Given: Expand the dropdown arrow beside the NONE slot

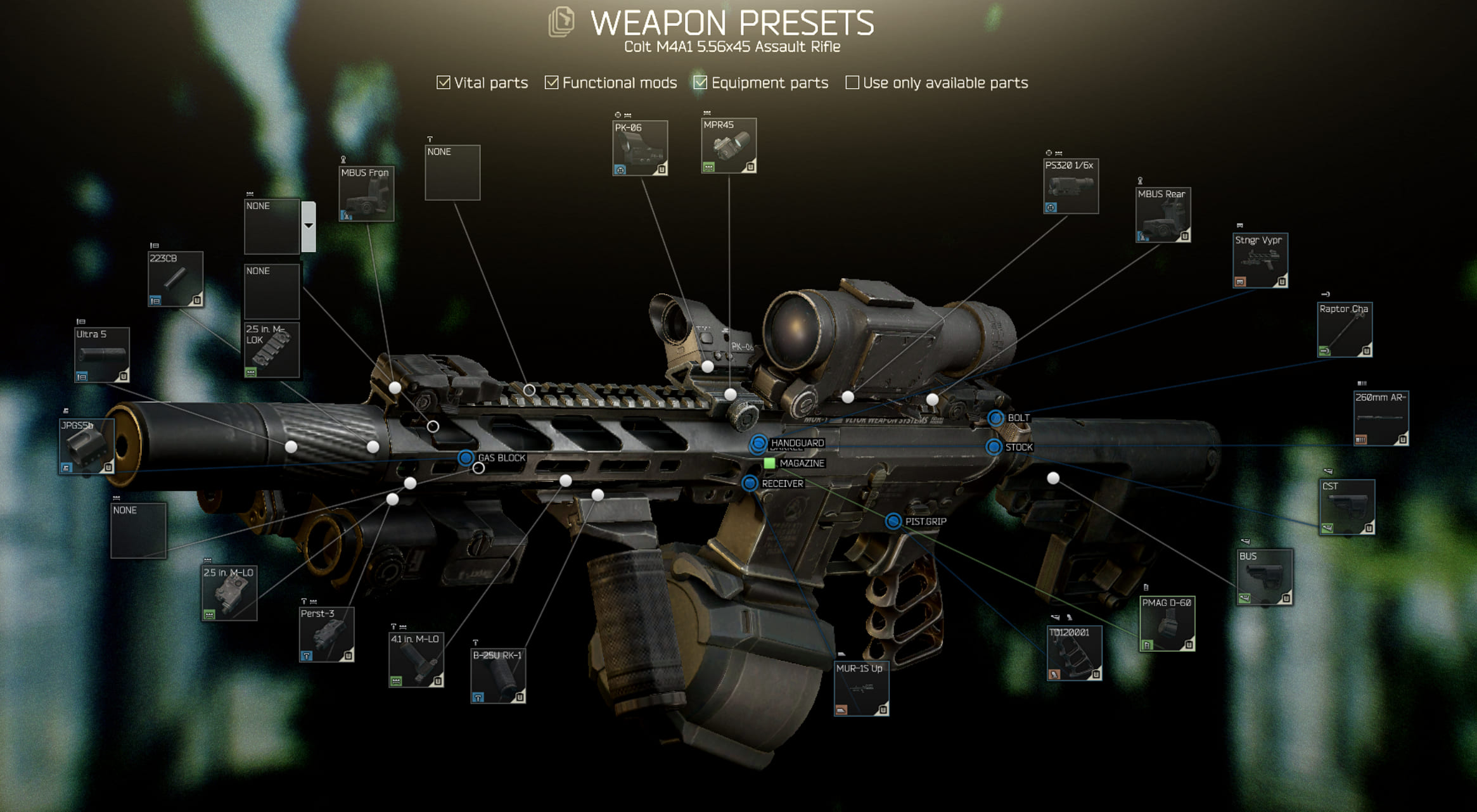Looking at the screenshot, I should [x=309, y=226].
